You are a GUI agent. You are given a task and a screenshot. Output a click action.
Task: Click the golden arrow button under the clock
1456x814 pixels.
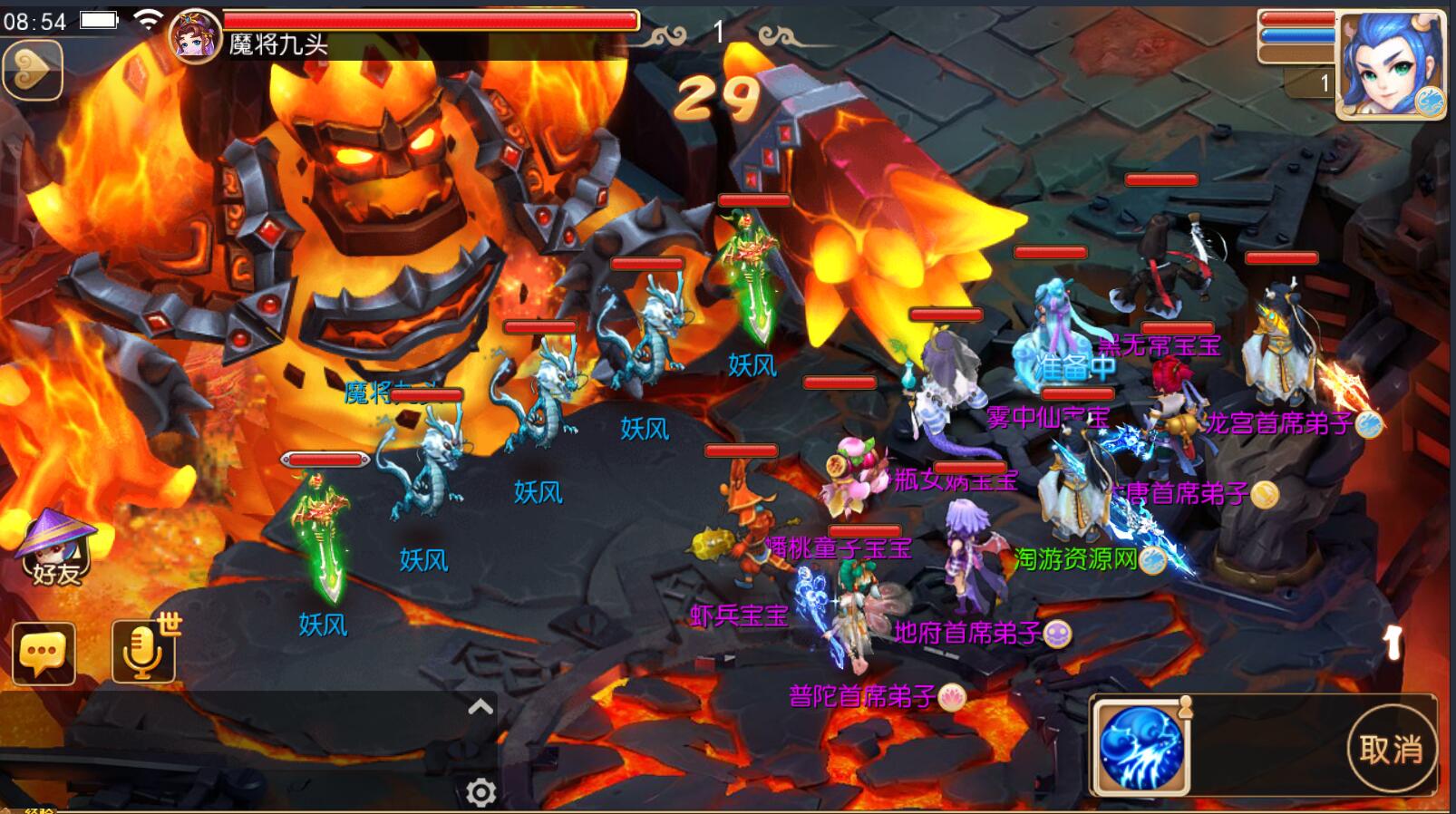33,69
